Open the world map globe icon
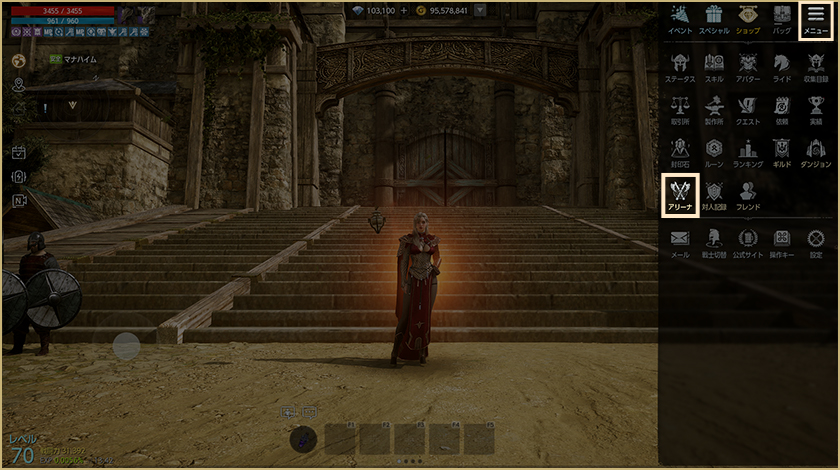840x470 pixels. [x=18, y=61]
